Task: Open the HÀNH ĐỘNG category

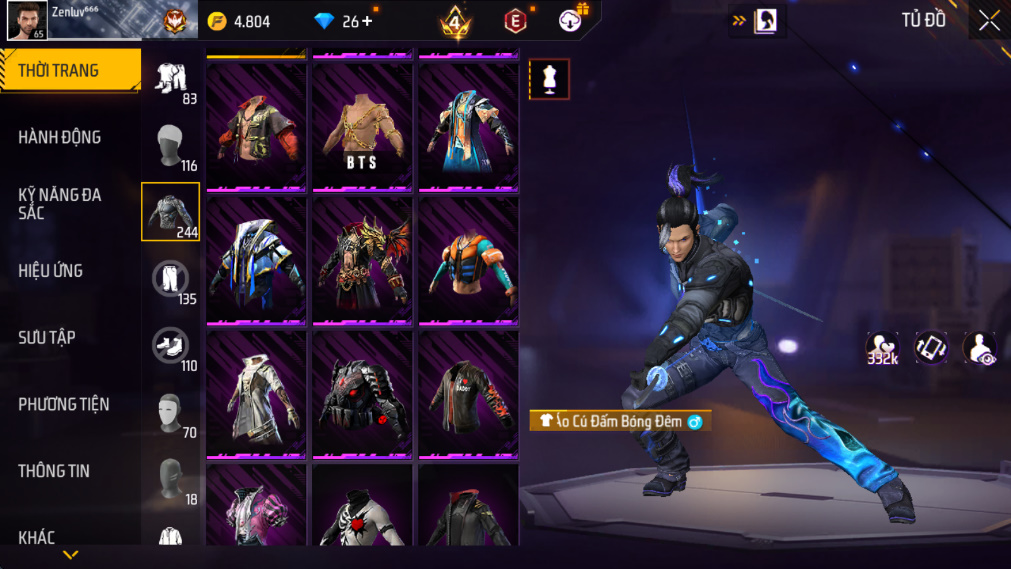Action: pyautogui.click(x=60, y=137)
